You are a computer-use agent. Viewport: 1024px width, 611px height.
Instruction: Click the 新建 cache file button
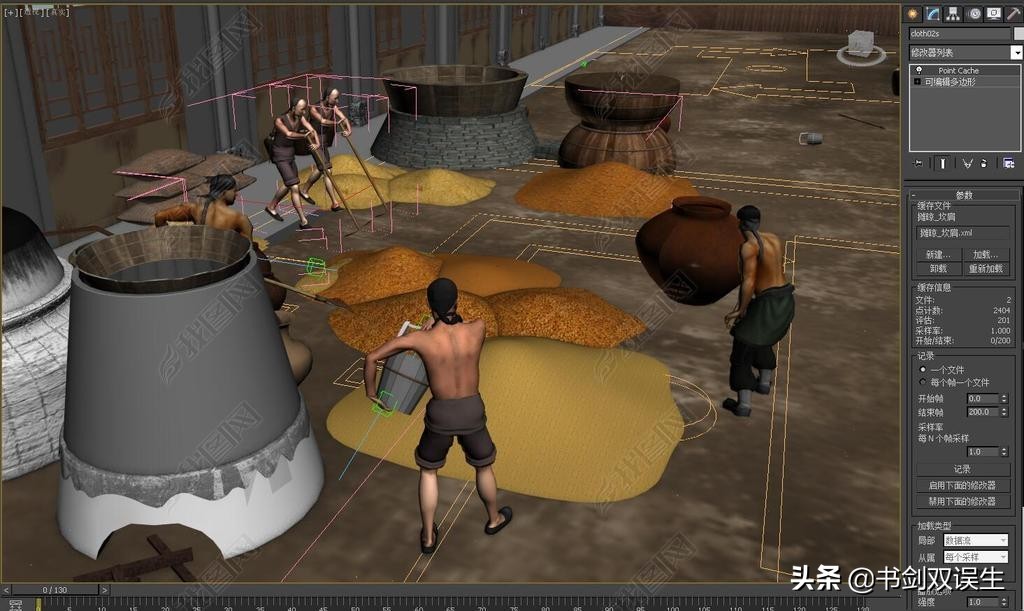[937, 254]
